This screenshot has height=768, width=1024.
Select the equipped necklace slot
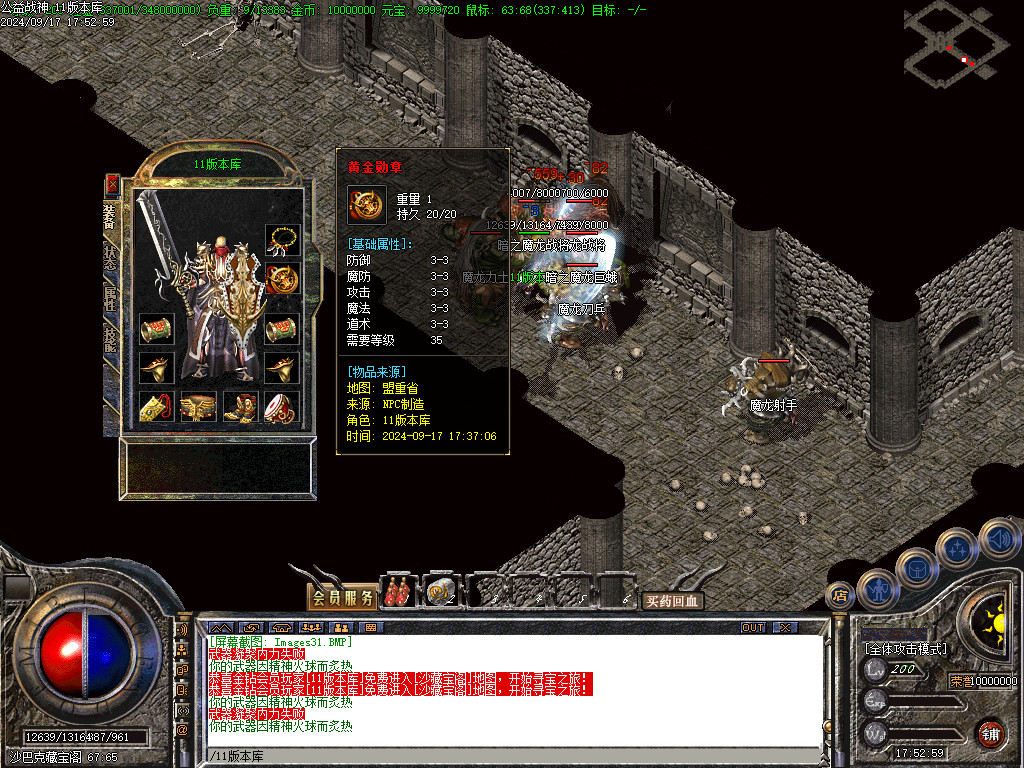pyautogui.click(x=281, y=241)
